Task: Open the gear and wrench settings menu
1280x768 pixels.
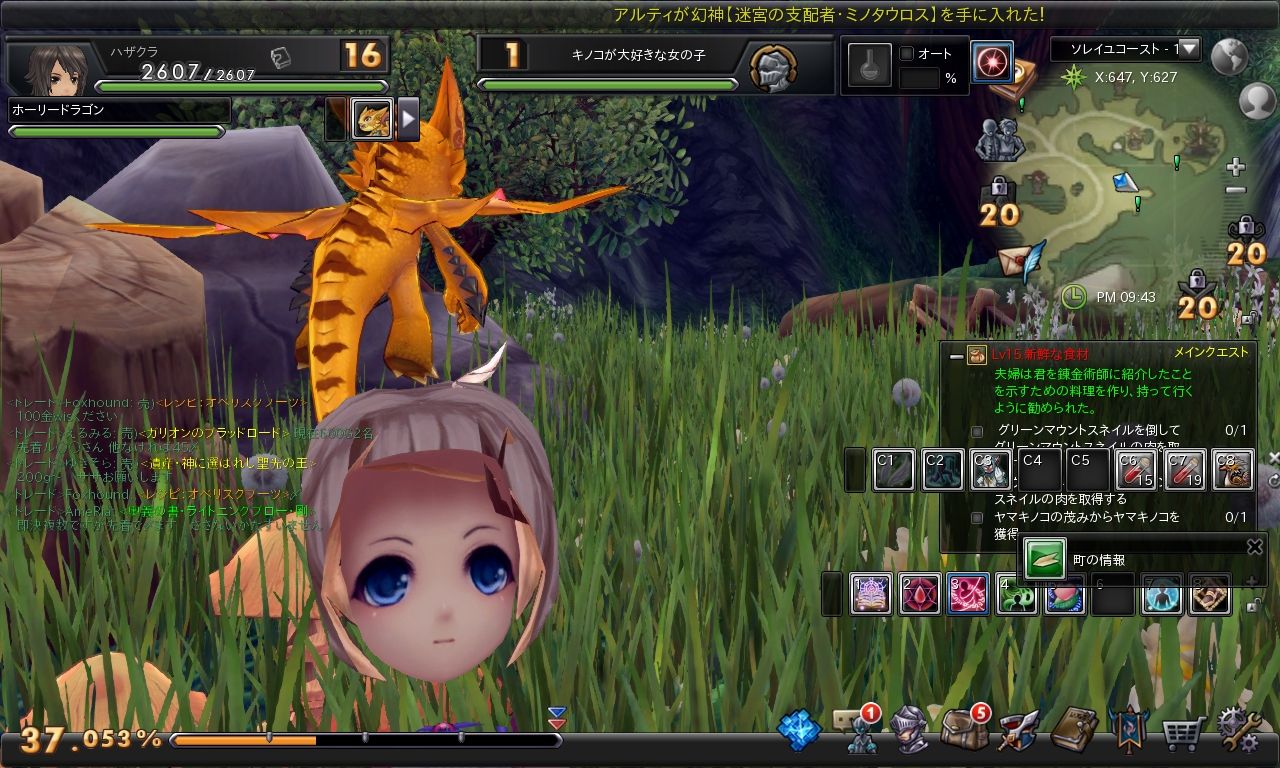Action: pos(1238,730)
